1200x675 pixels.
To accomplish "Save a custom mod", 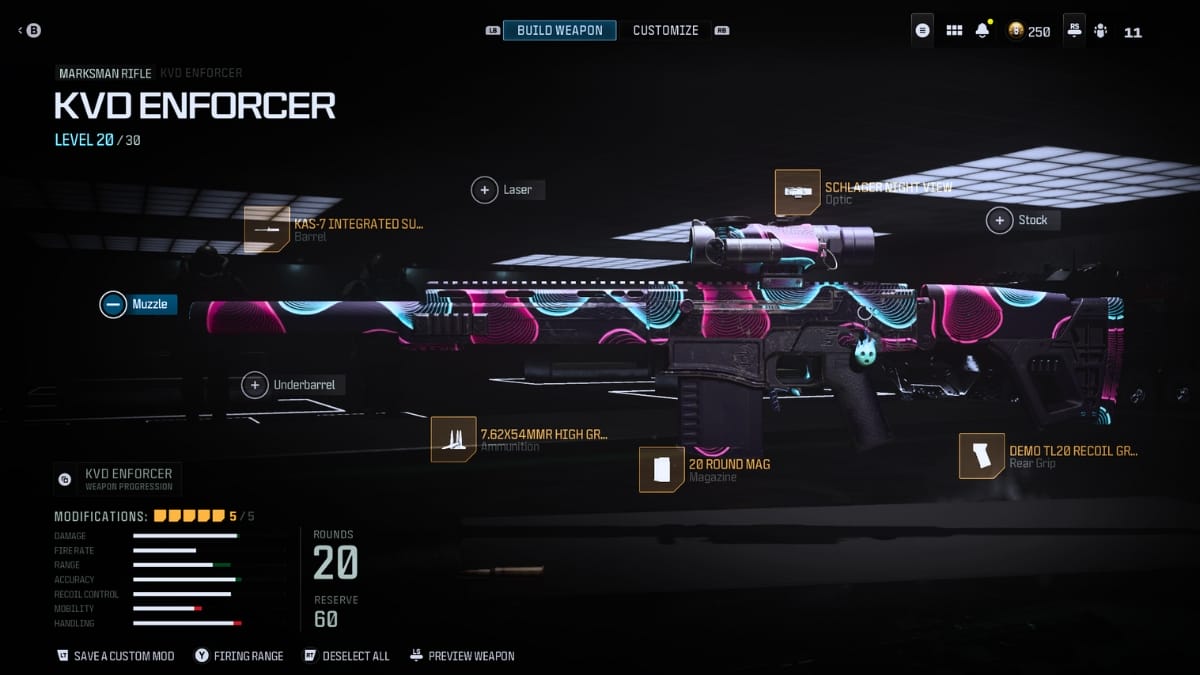I will tap(116, 656).
